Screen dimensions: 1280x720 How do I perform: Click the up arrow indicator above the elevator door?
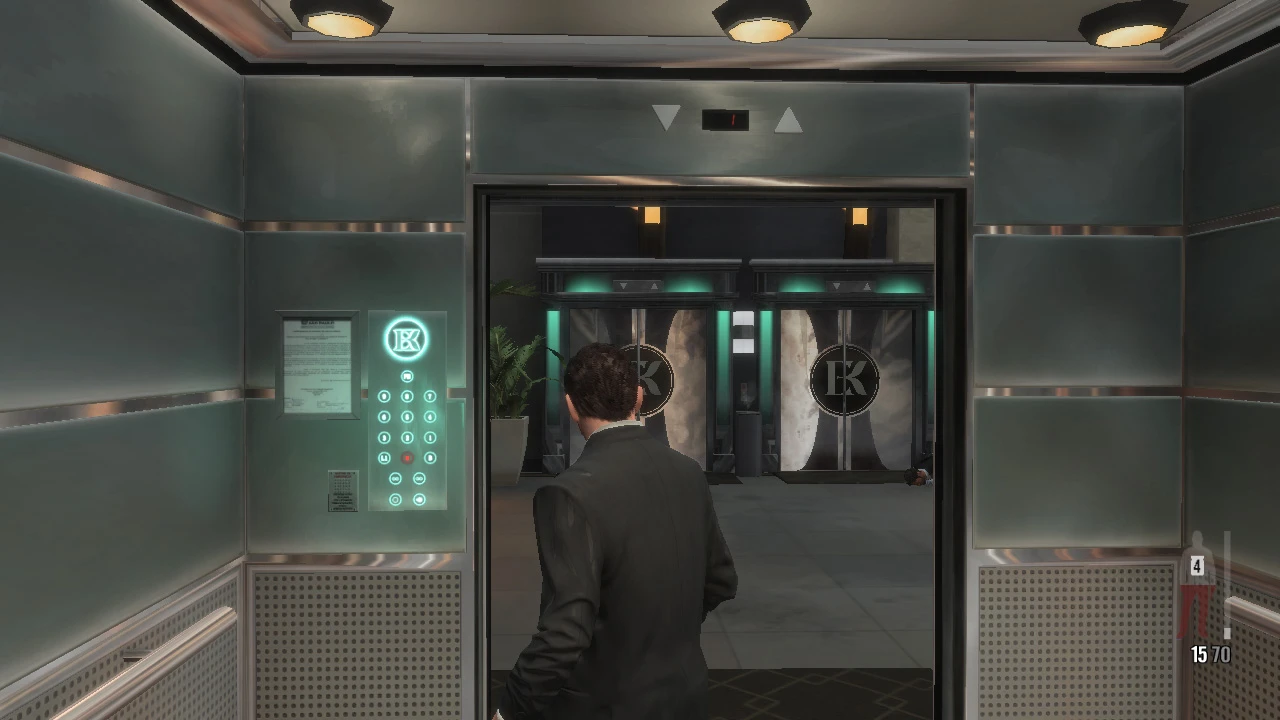[x=790, y=118]
